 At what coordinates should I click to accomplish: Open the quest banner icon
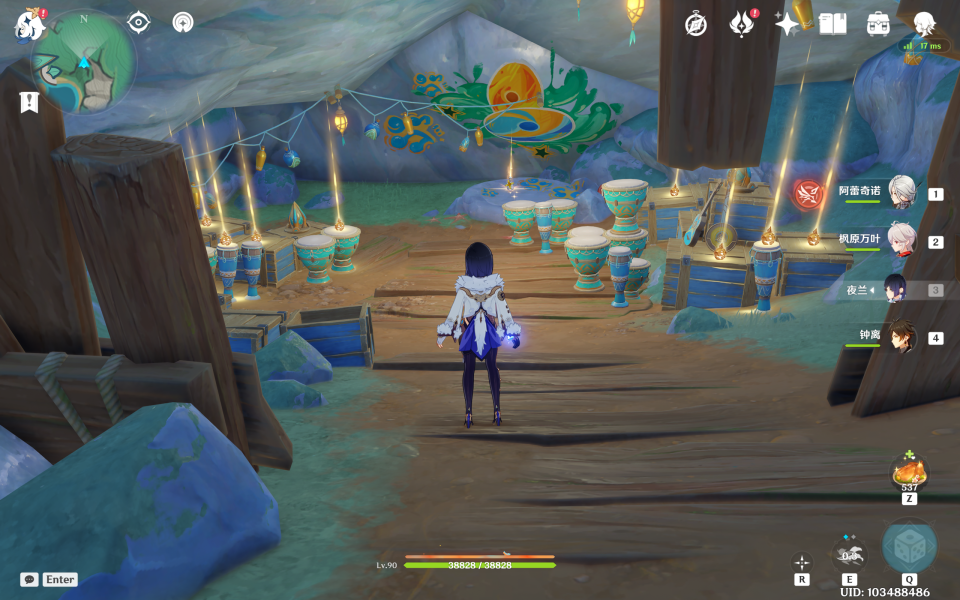29,102
